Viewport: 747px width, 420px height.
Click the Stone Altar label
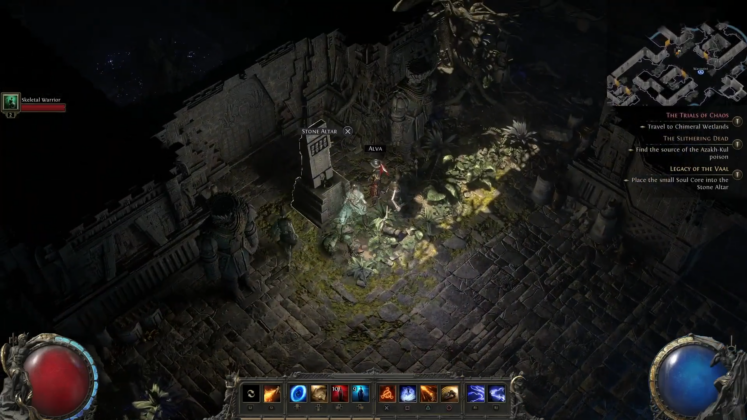[320, 131]
